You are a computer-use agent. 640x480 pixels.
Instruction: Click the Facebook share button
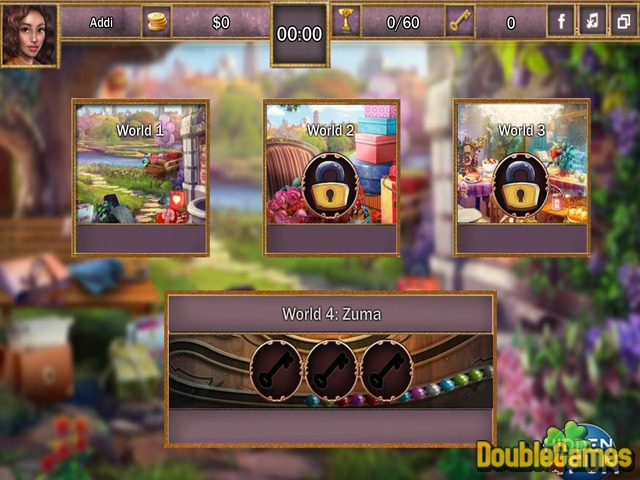(x=561, y=21)
